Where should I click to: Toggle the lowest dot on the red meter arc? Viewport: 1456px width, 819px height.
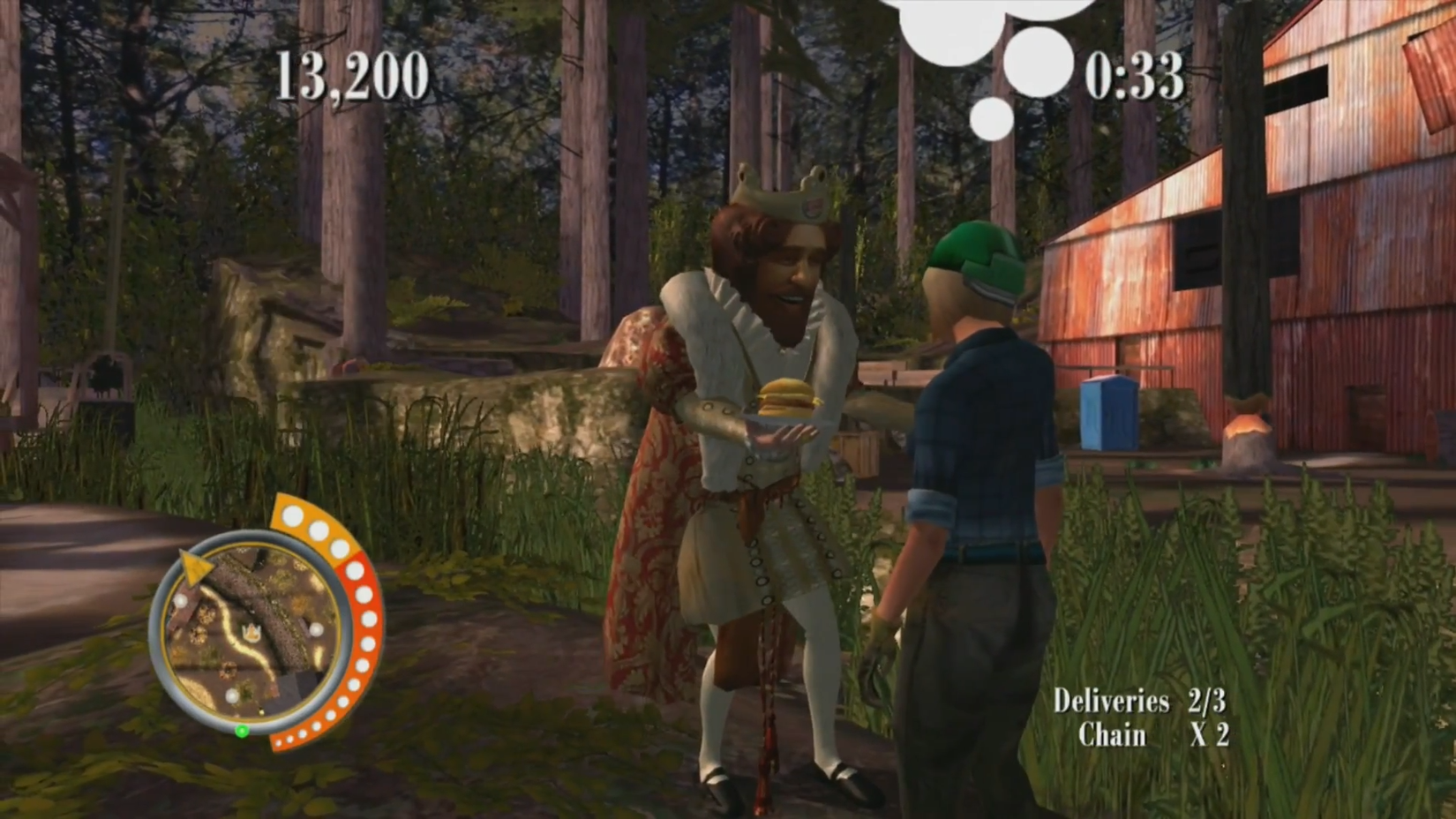point(280,743)
